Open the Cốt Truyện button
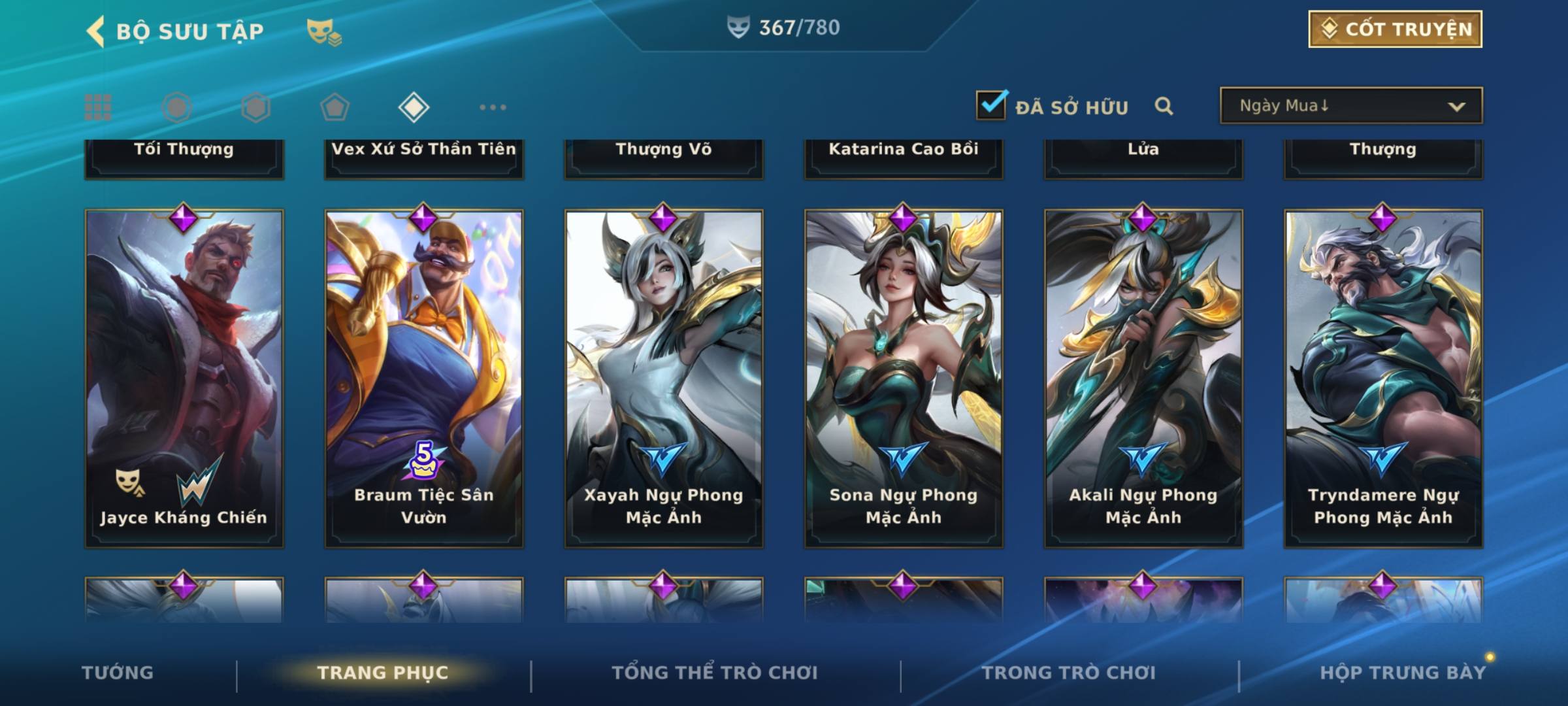1568x706 pixels. pyautogui.click(x=1395, y=29)
